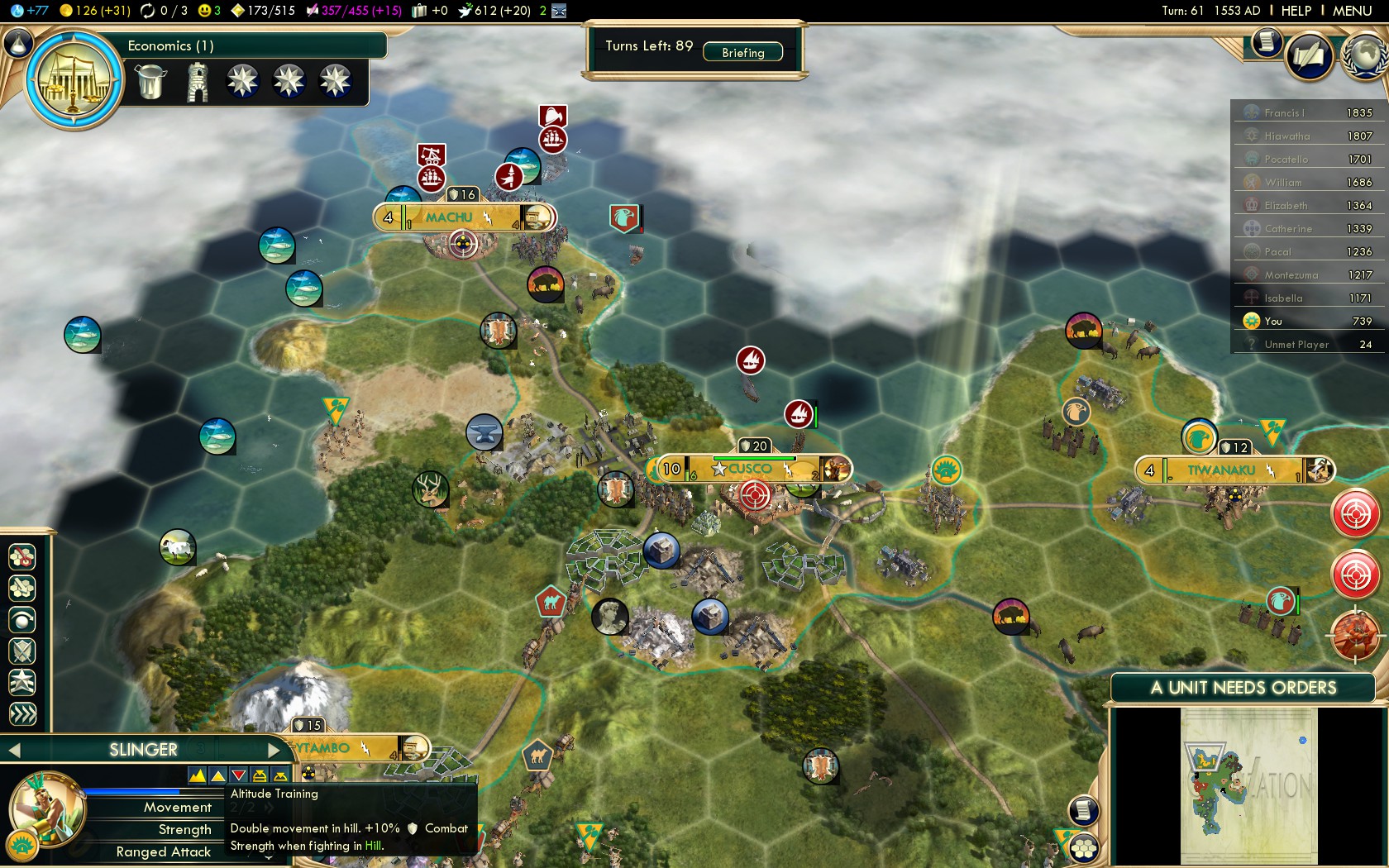Open the HELP menu
This screenshot has width=1389, height=868.
click(1296, 11)
